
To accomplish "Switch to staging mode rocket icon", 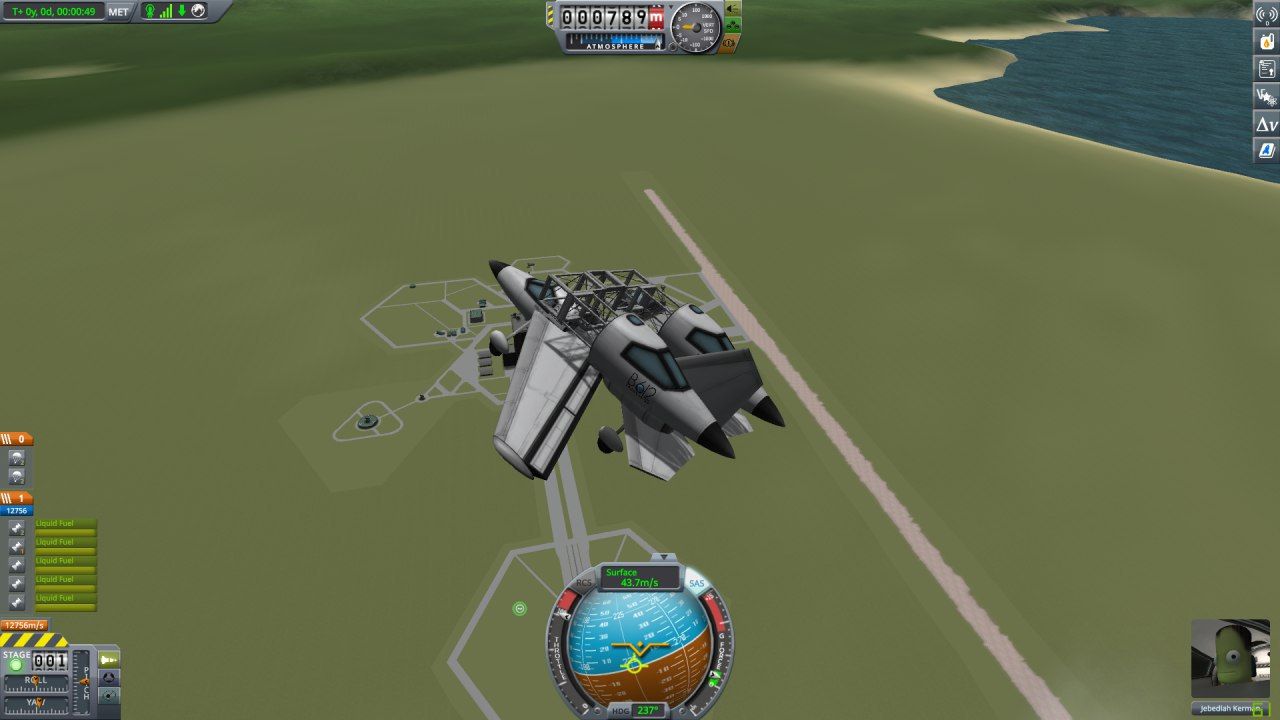I will pyautogui.click(x=109, y=658).
